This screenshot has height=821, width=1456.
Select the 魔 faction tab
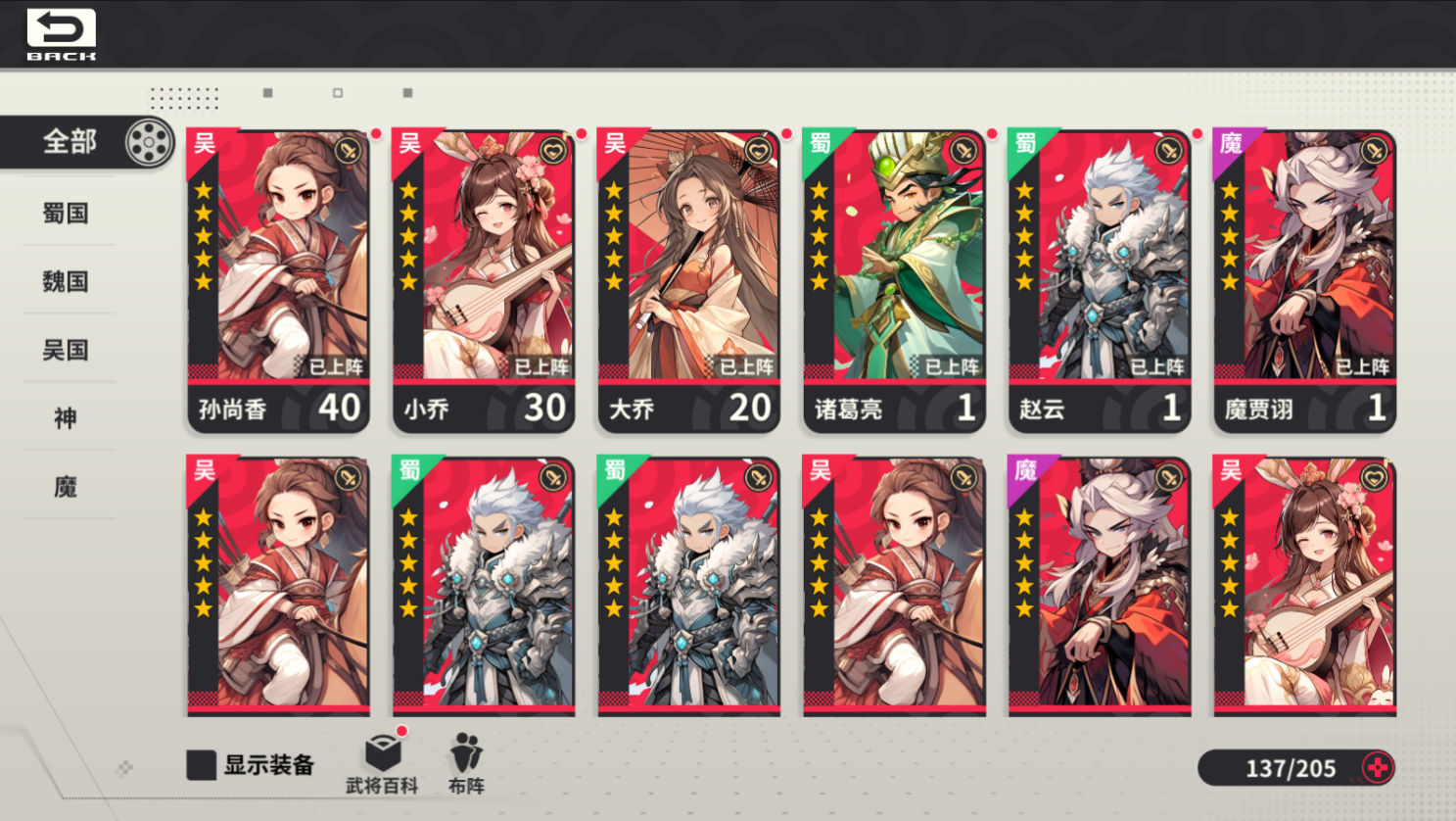click(65, 487)
